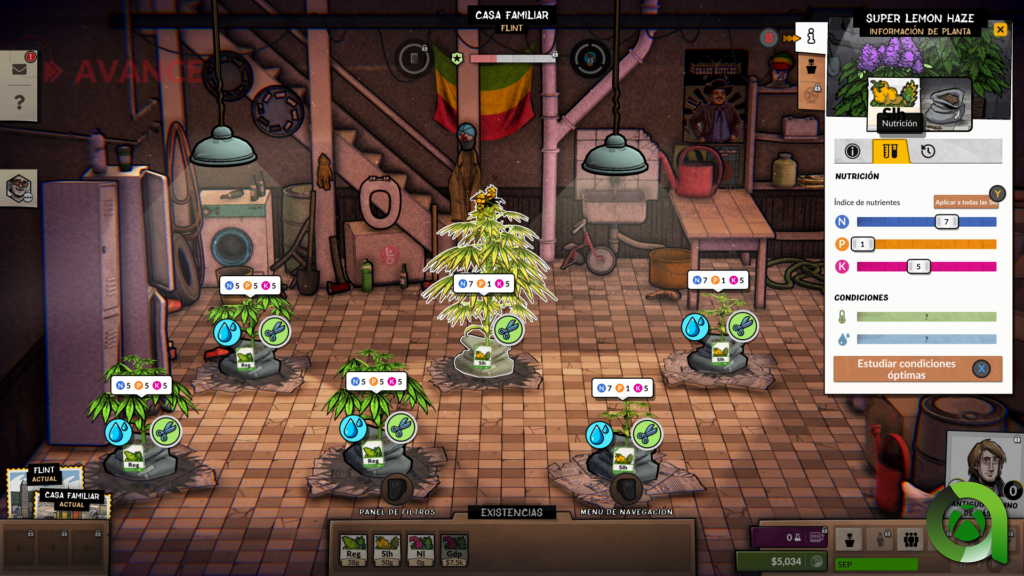Select the Nutrición test-tube tab
Screen dimensions: 1024x576
(890, 151)
